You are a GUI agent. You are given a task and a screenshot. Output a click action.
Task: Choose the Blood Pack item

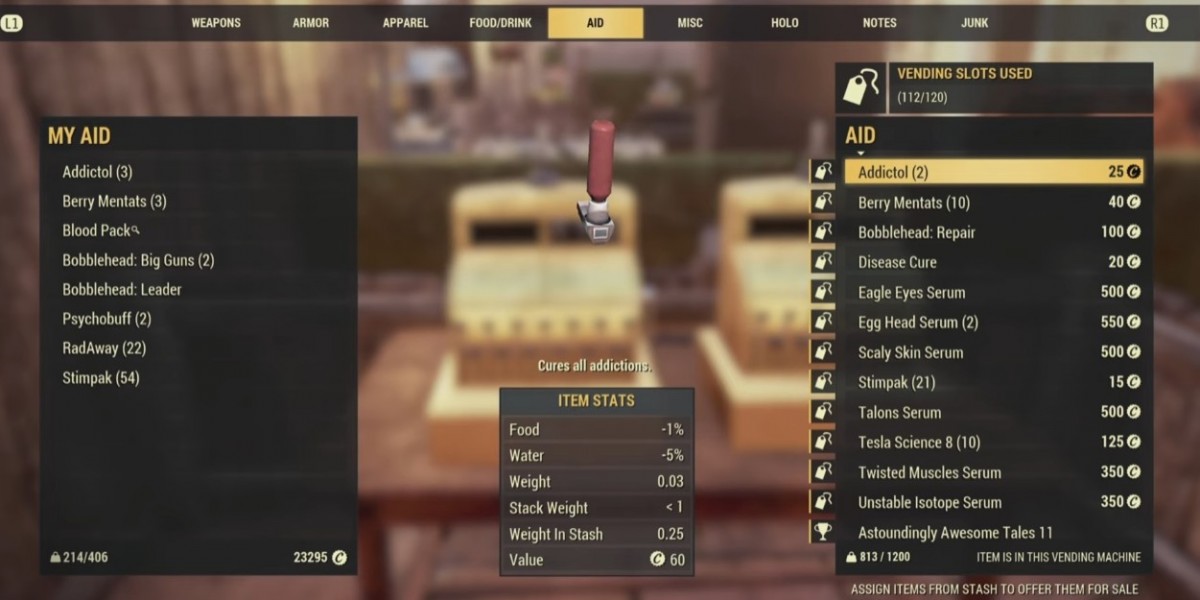pyautogui.click(x=97, y=230)
